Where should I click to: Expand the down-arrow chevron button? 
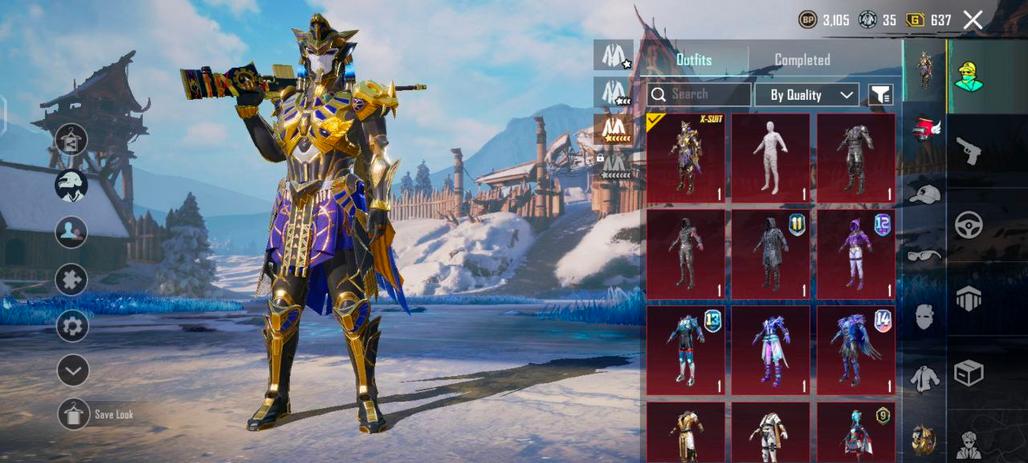(x=72, y=370)
